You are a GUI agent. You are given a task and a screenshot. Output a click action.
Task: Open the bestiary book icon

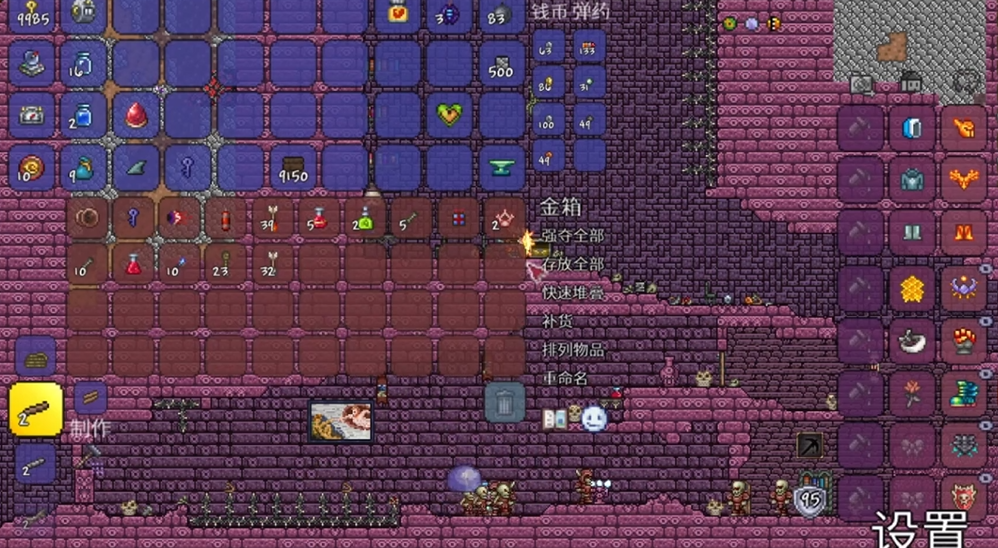tap(555, 418)
